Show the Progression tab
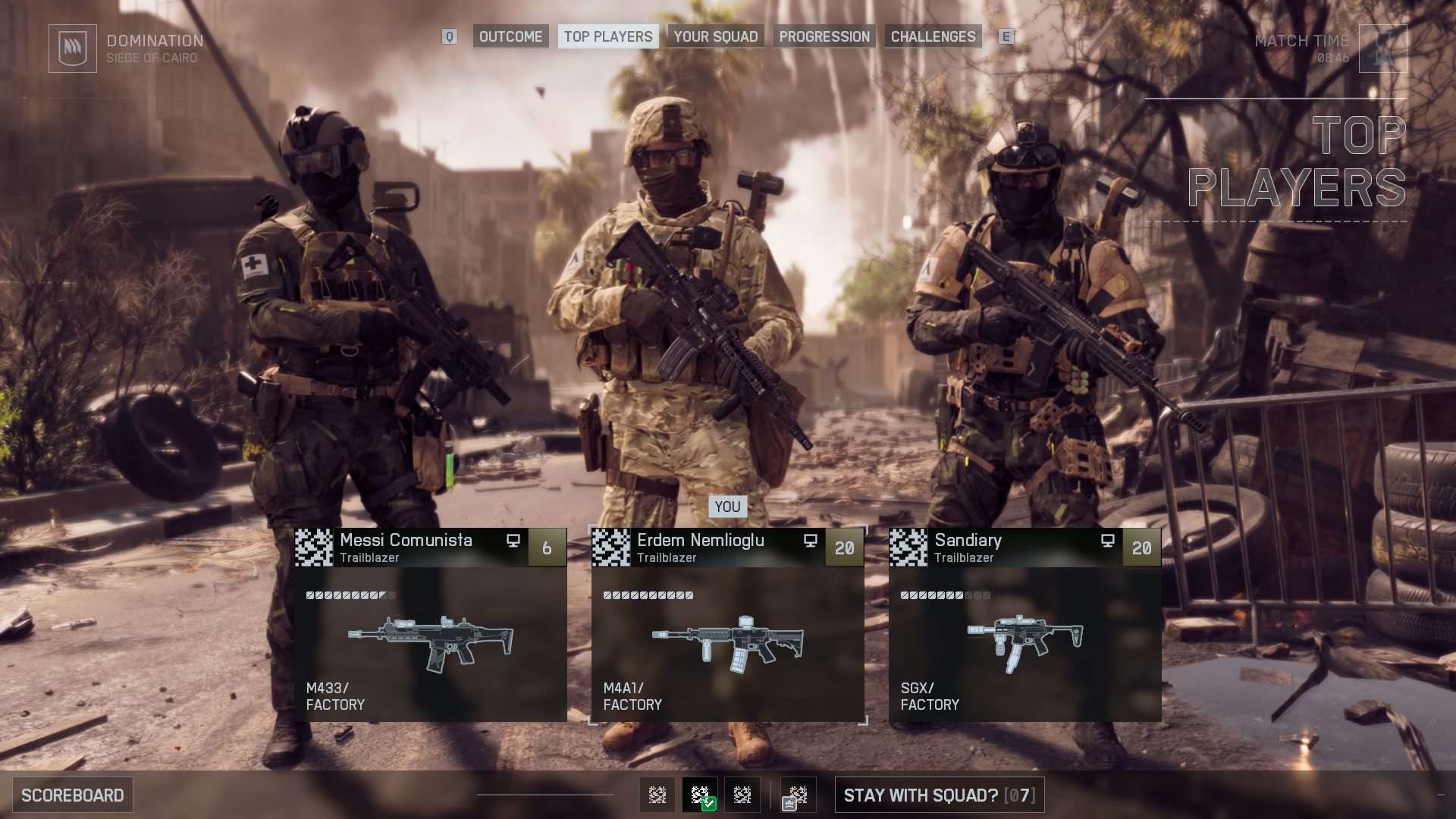This screenshot has width=1456, height=819. 824,36
